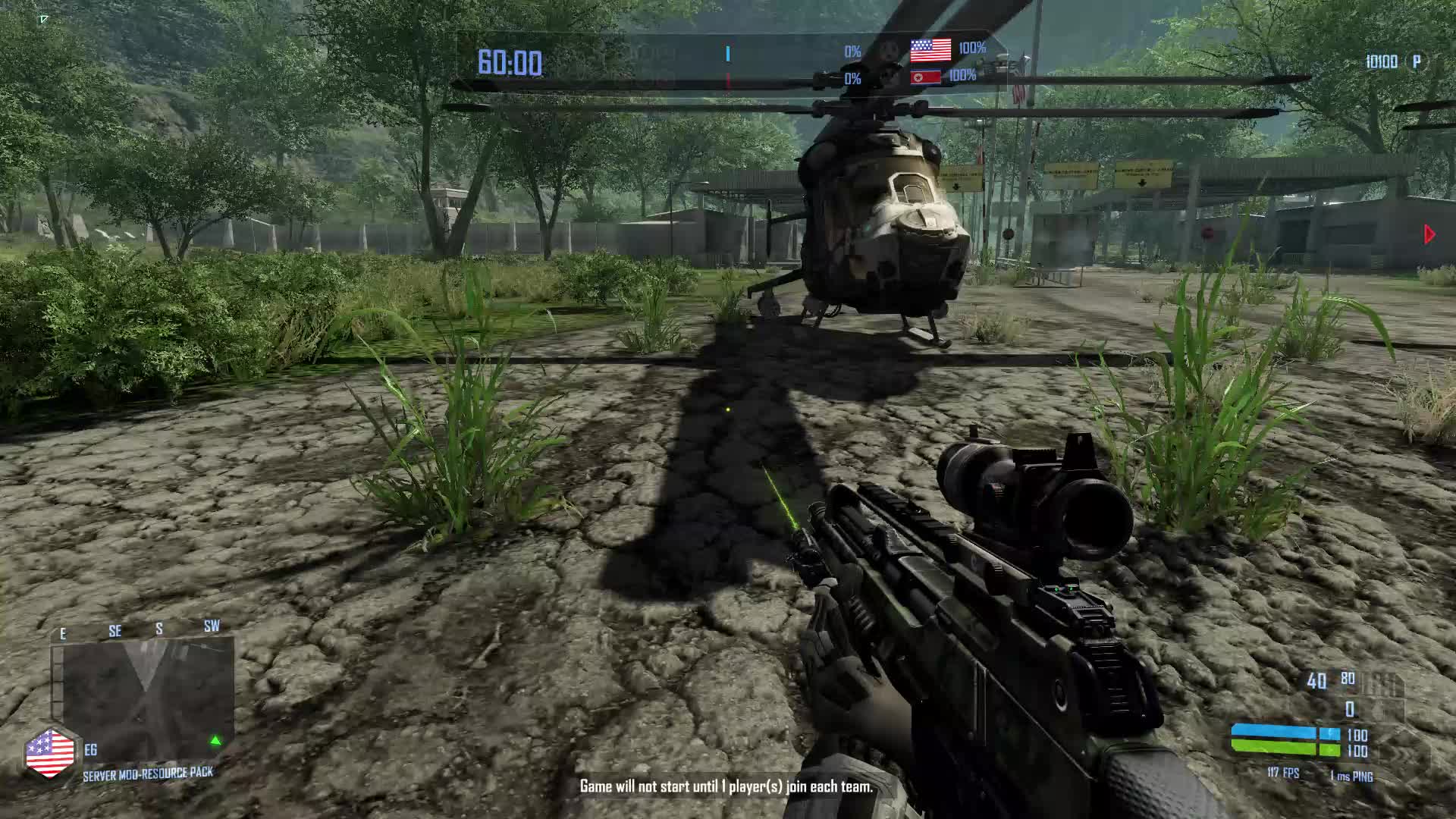Click the message about players joining each team
Screen dimensions: 1456x819
tap(726, 787)
